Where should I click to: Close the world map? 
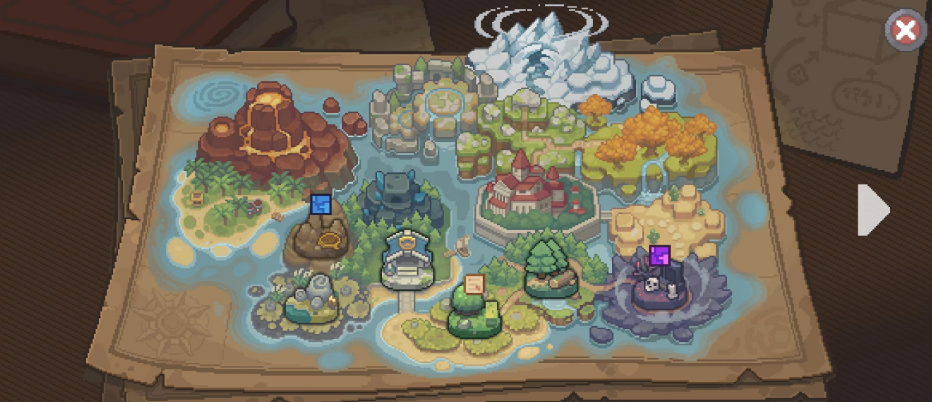tap(905, 31)
